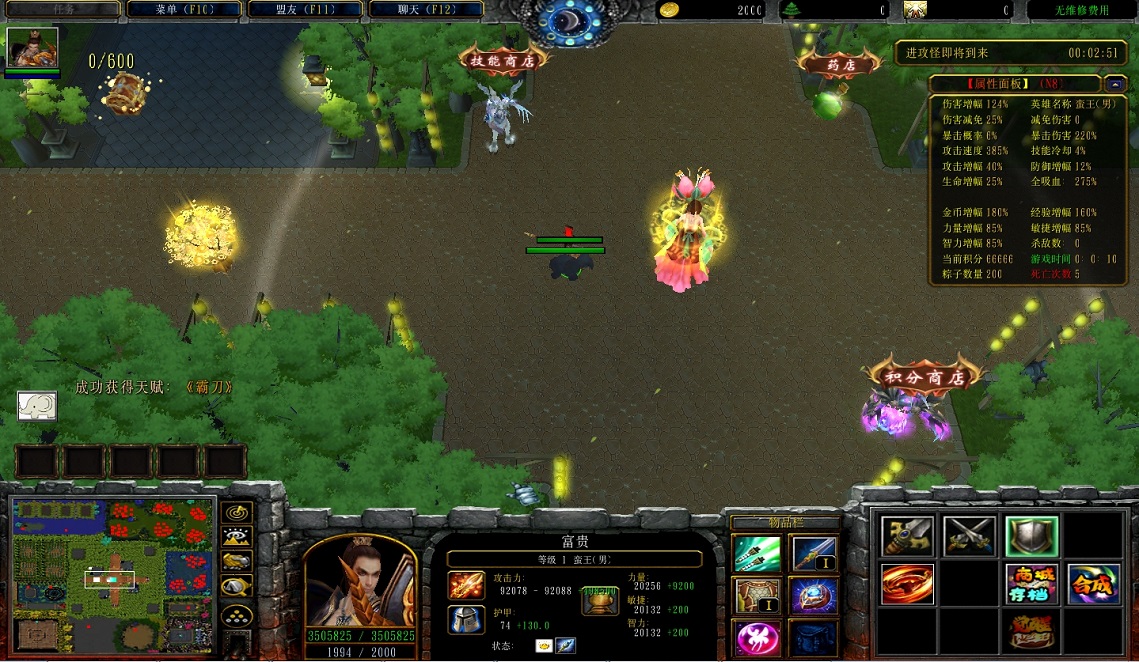Activate the highlighted shield command
The width and height of the screenshot is (1139, 662).
pyautogui.click(x=1031, y=537)
